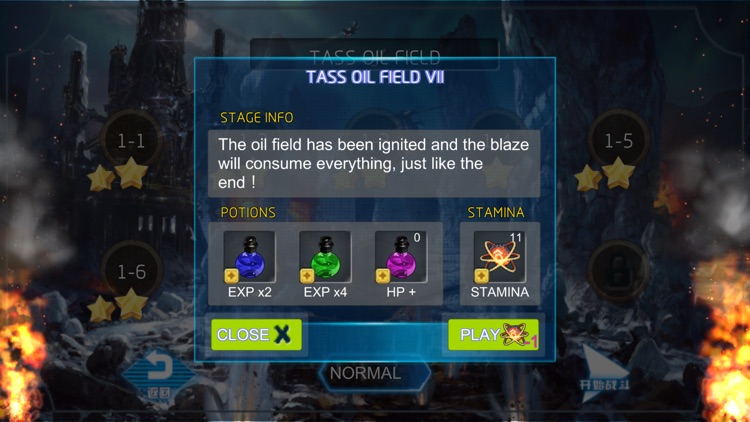The width and height of the screenshot is (750, 422).
Task: Select stage 1-6 level node
Action: click(x=131, y=272)
